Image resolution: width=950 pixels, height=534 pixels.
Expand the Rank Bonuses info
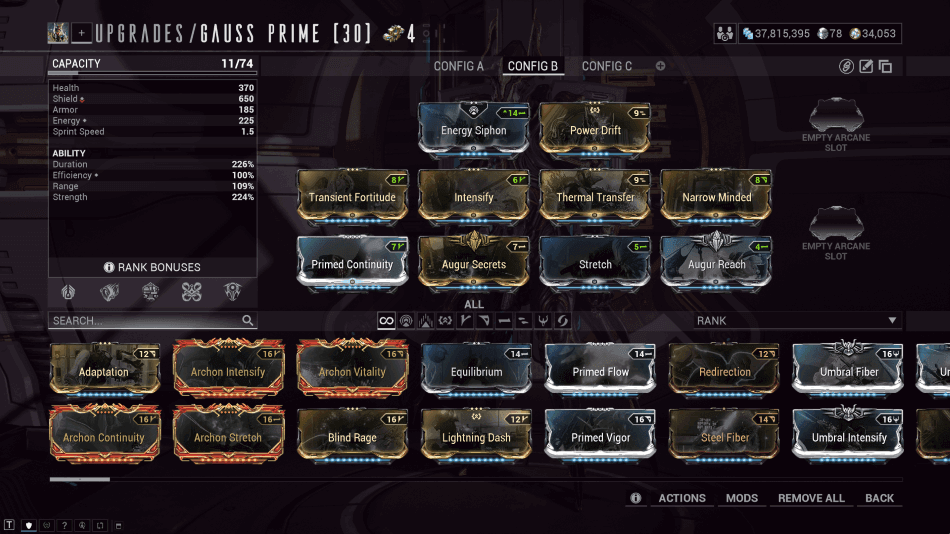click(152, 267)
